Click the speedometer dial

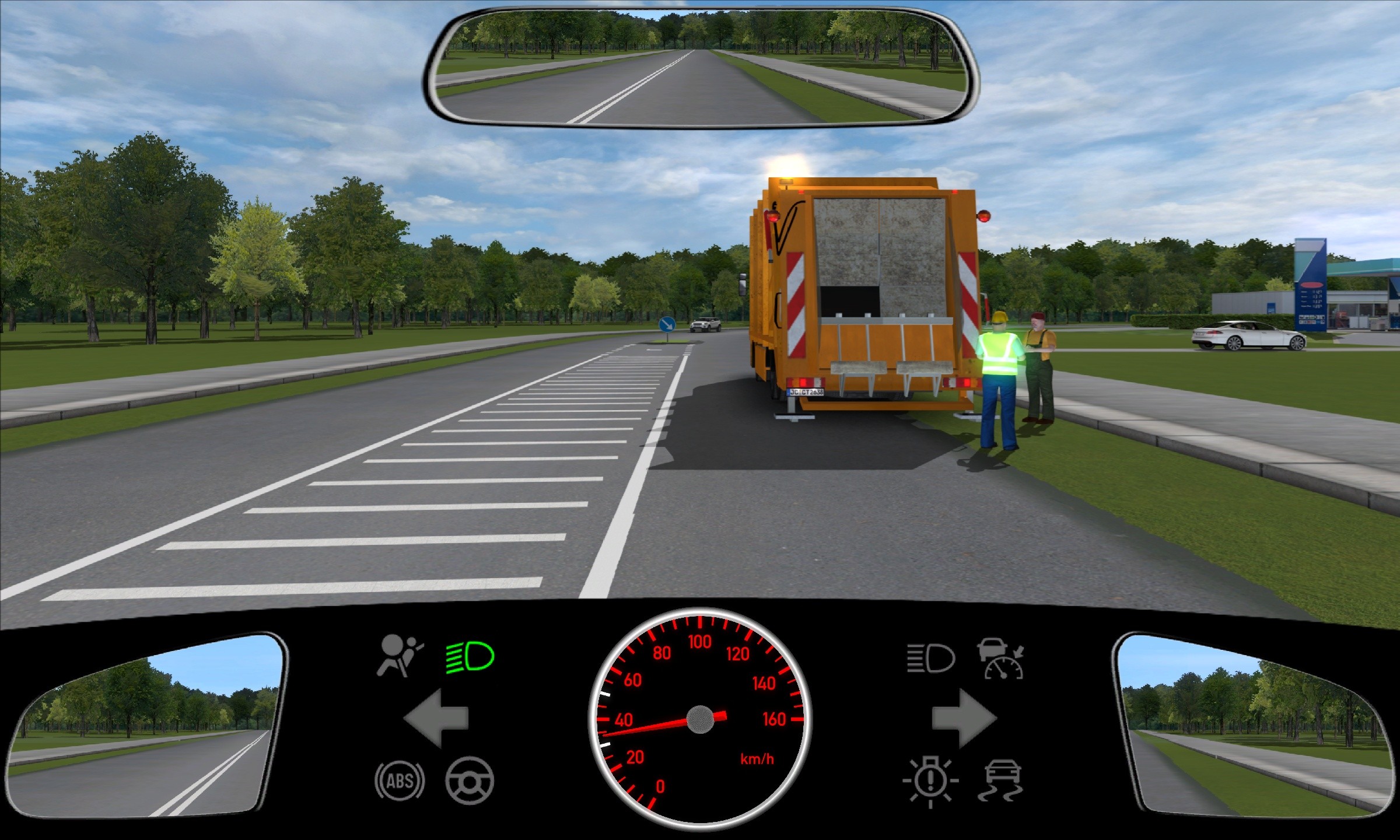click(700, 719)
